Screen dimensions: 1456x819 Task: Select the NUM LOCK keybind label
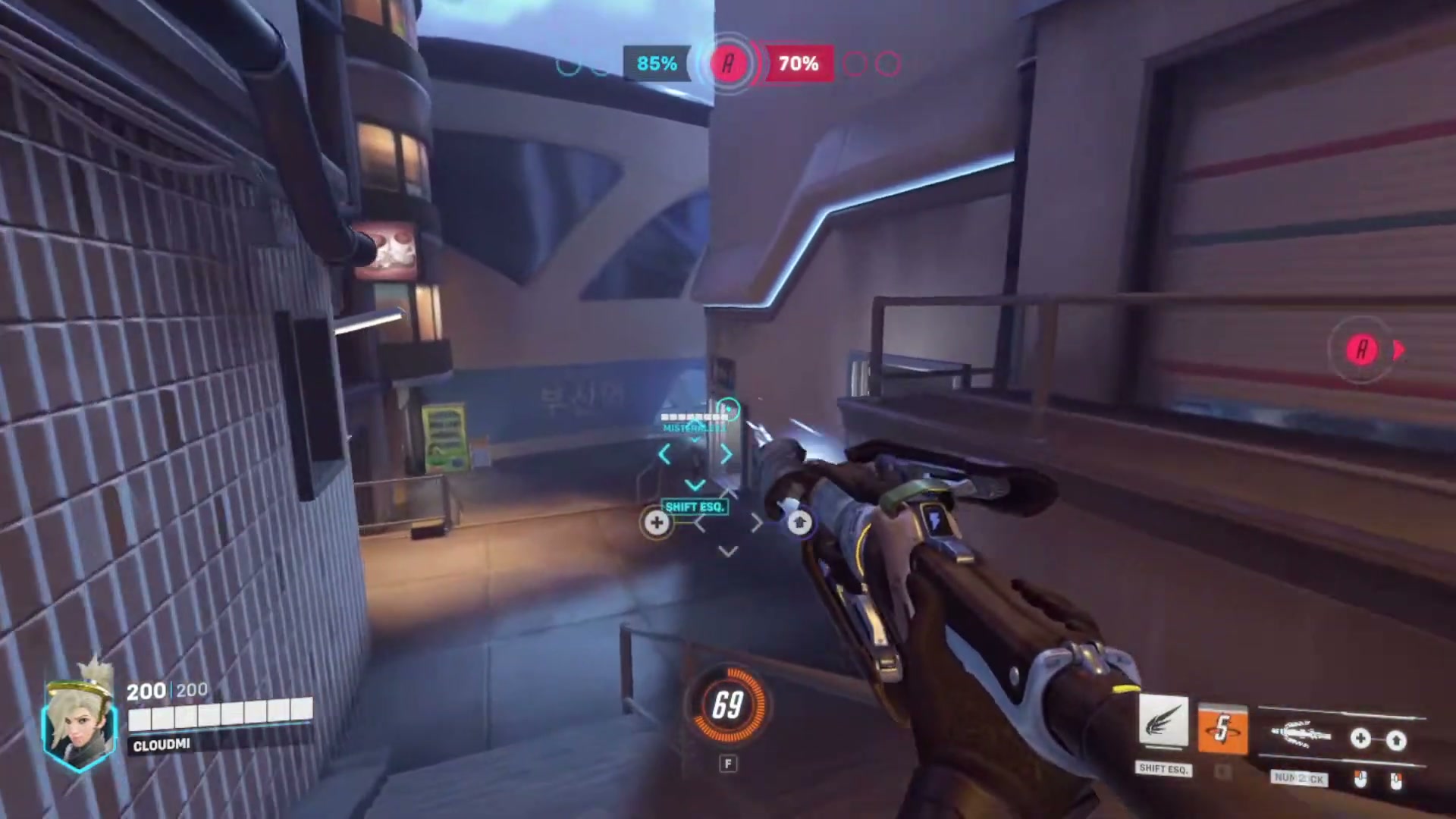point(1299,777)
